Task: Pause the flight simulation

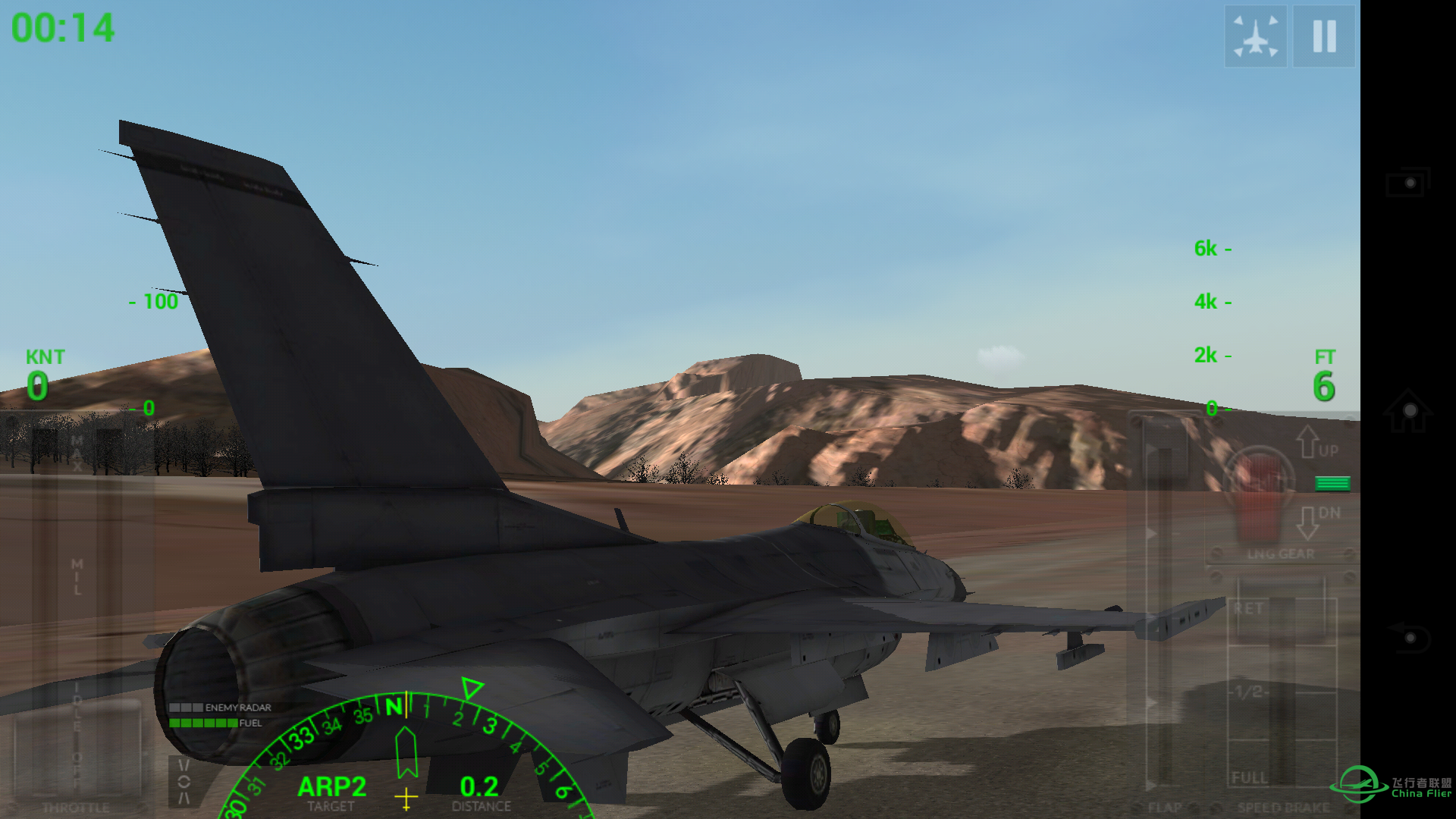Action: pyautogui.click(x=1323, y=36)
